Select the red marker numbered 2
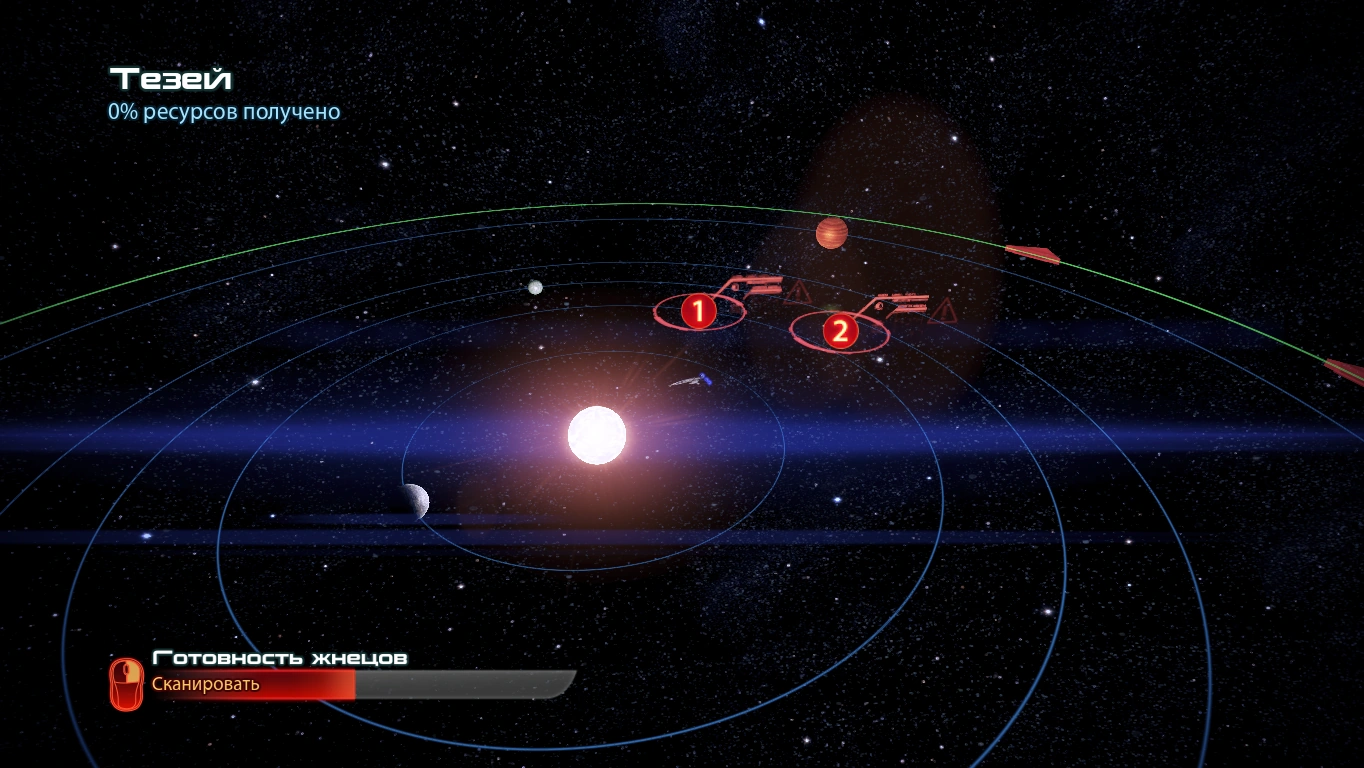 [840, 331]
